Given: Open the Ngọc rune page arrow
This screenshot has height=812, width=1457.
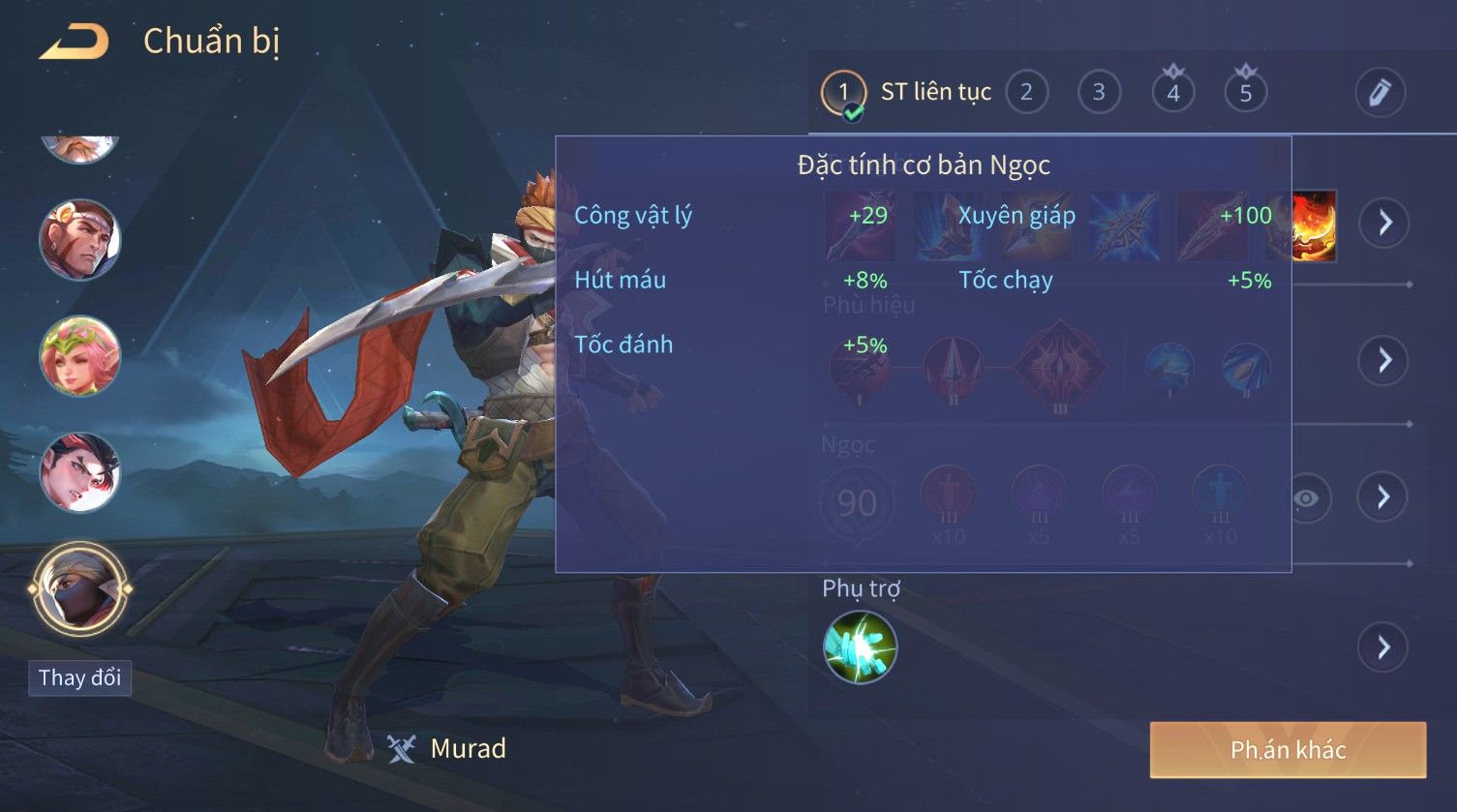Looking at the screenshot, I should point(1383,497).
